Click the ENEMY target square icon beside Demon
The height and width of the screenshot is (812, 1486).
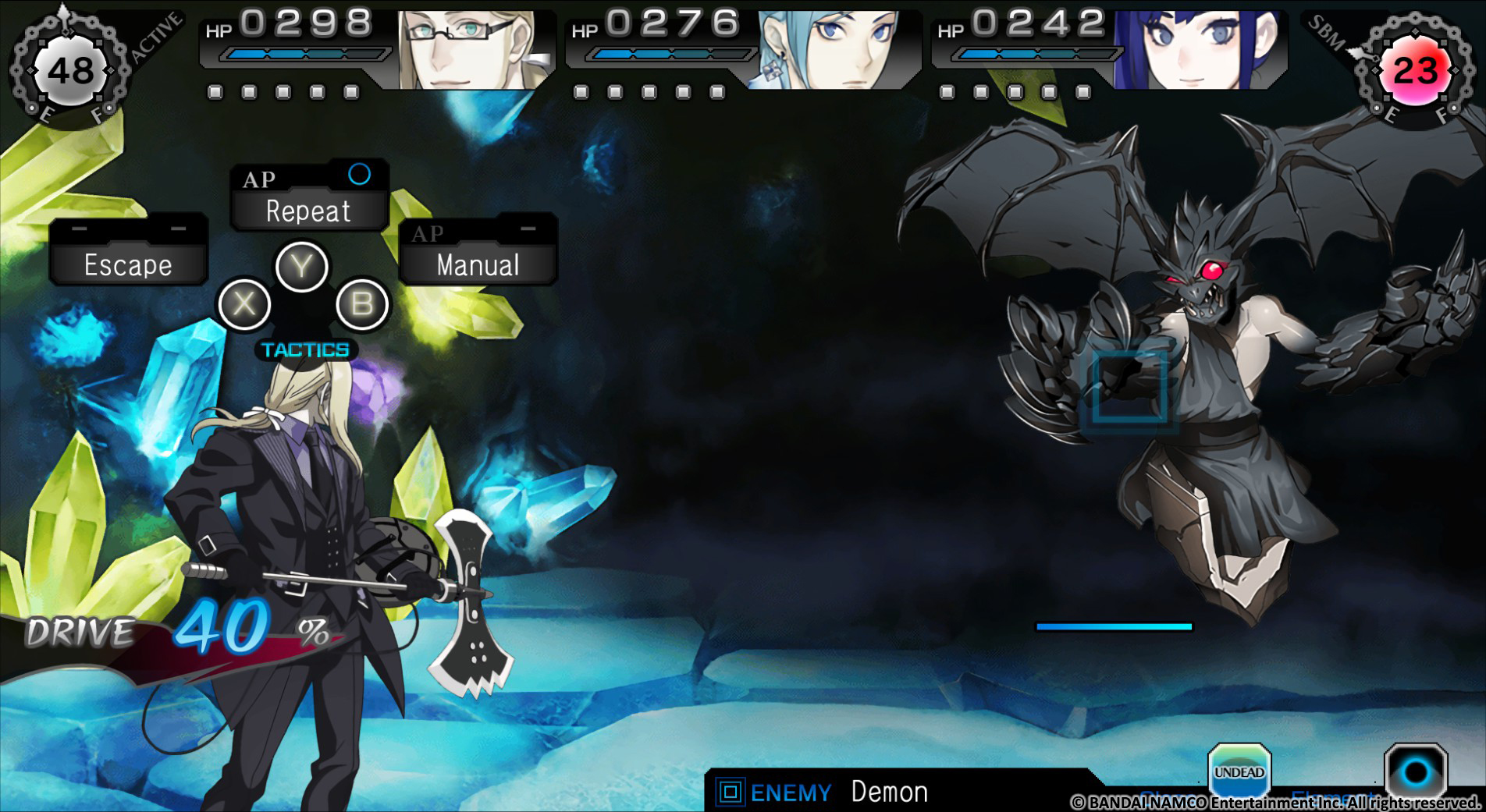(x=732, y=792)
